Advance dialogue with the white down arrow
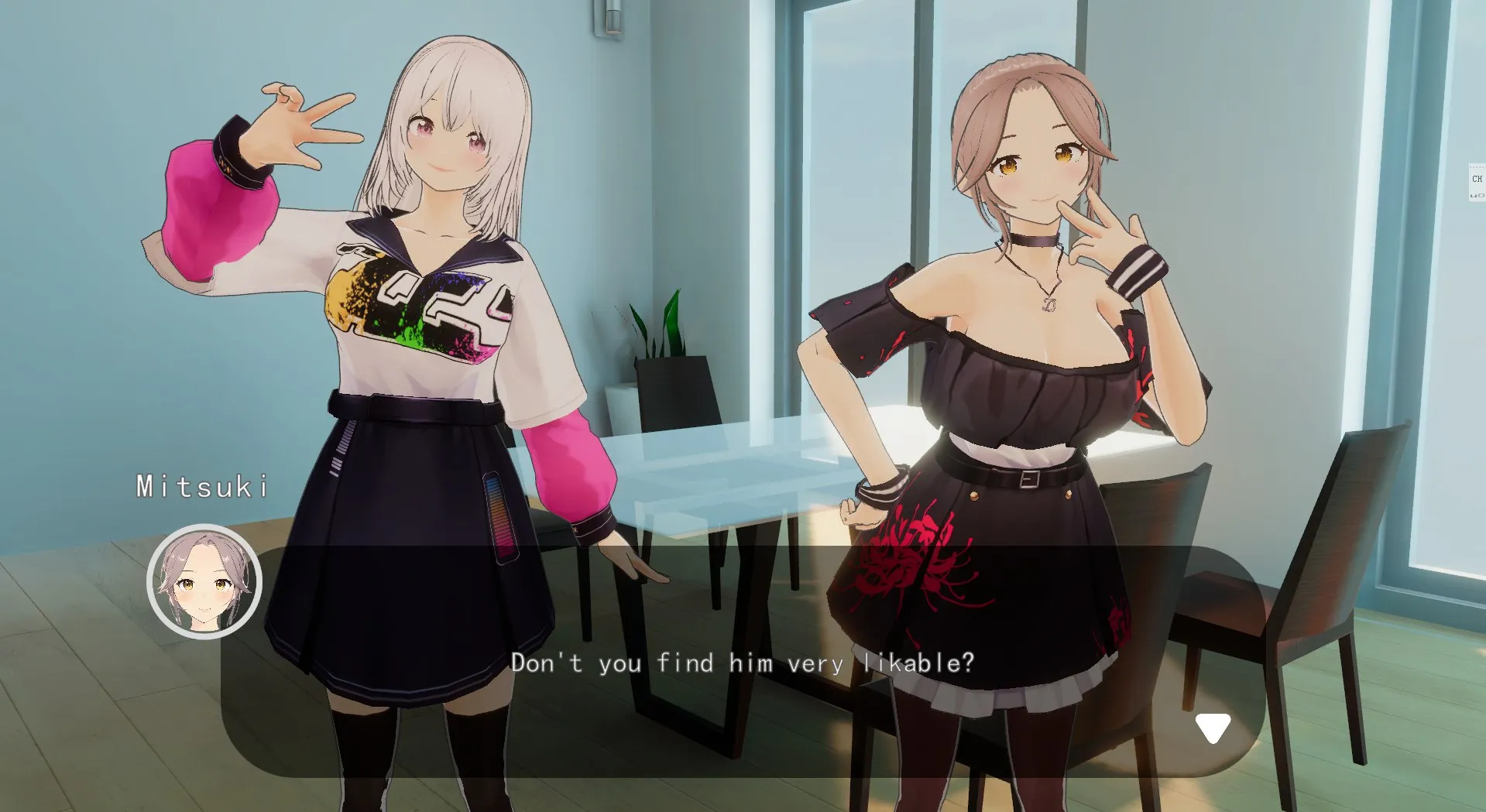This screenshot has height=812, width=1486. pyautogui.click(x=1212, y=728)
